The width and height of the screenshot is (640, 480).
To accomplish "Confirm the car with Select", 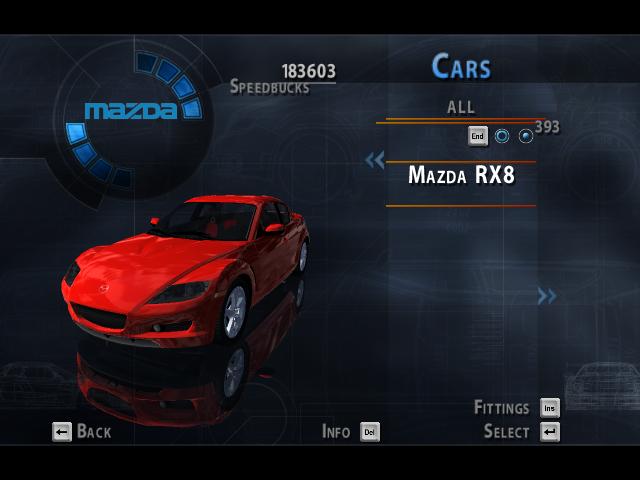I will (x=521, y=432).
